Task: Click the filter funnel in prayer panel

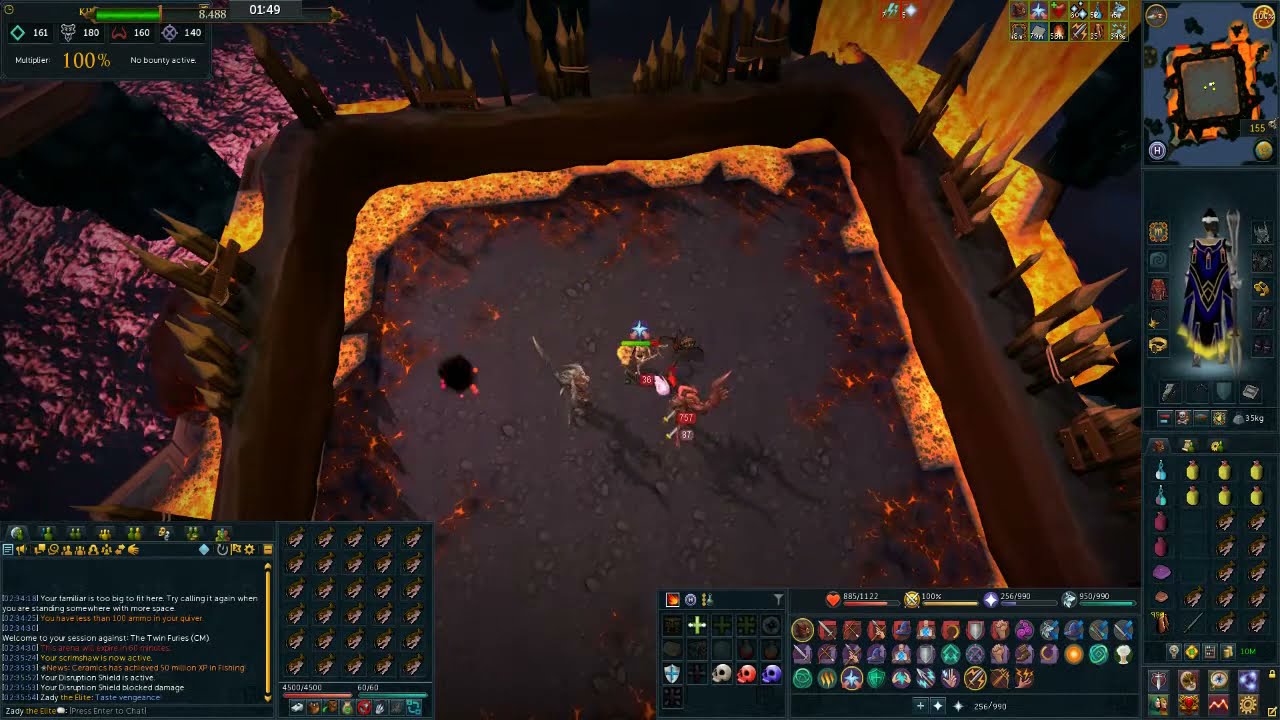Action: 778,600
